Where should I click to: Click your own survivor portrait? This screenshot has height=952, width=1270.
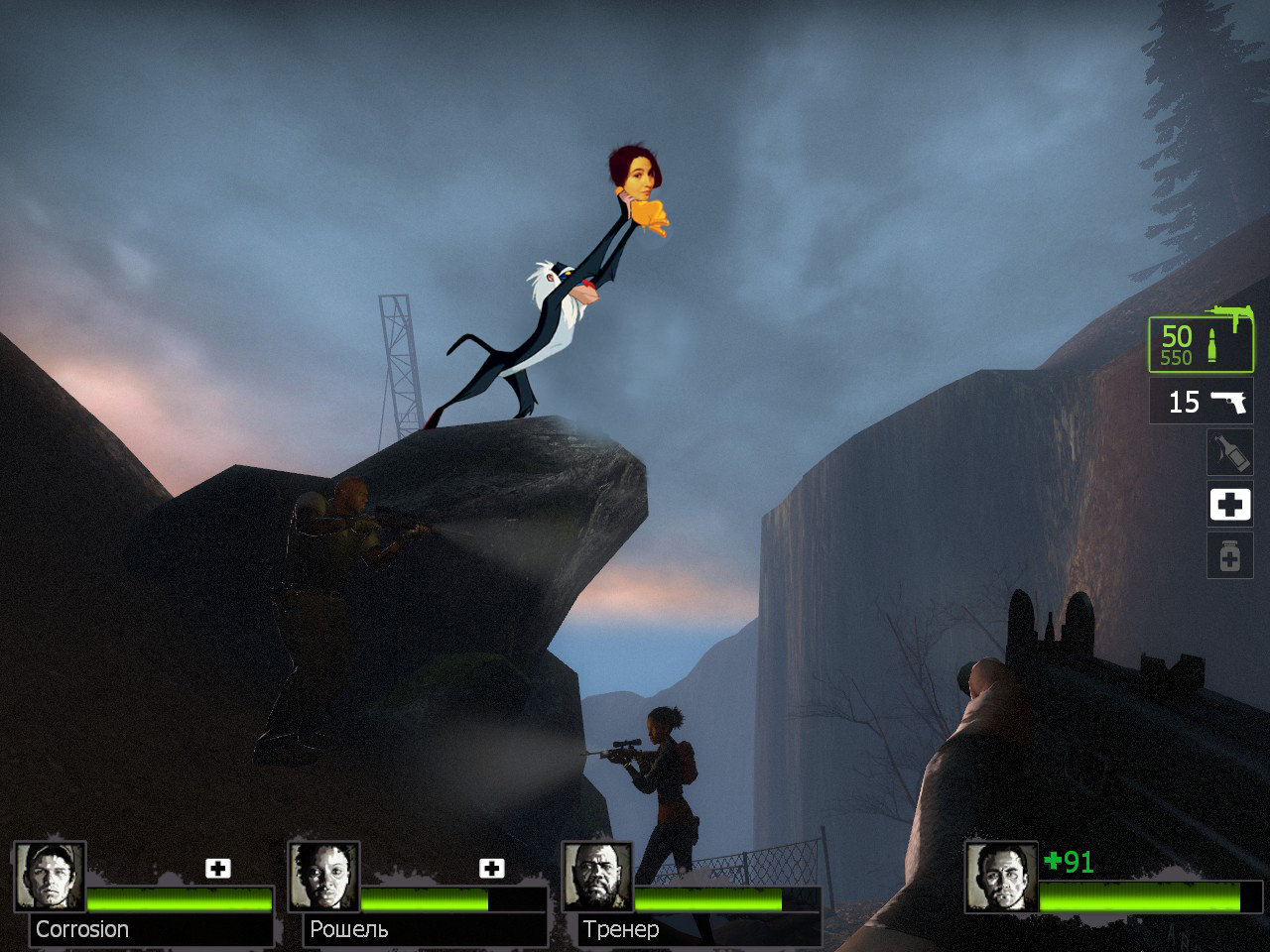pos(1001,877)
